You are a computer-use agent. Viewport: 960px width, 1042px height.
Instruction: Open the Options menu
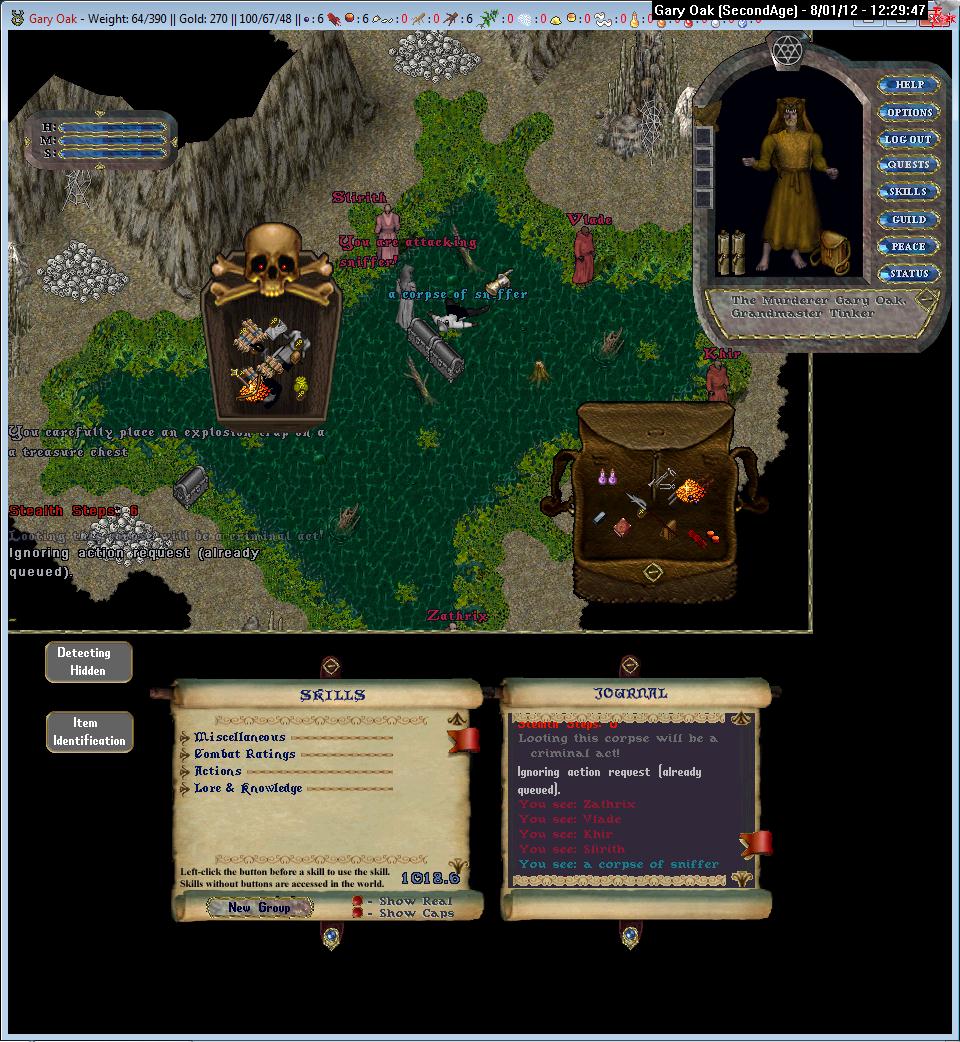pos(908,112)
